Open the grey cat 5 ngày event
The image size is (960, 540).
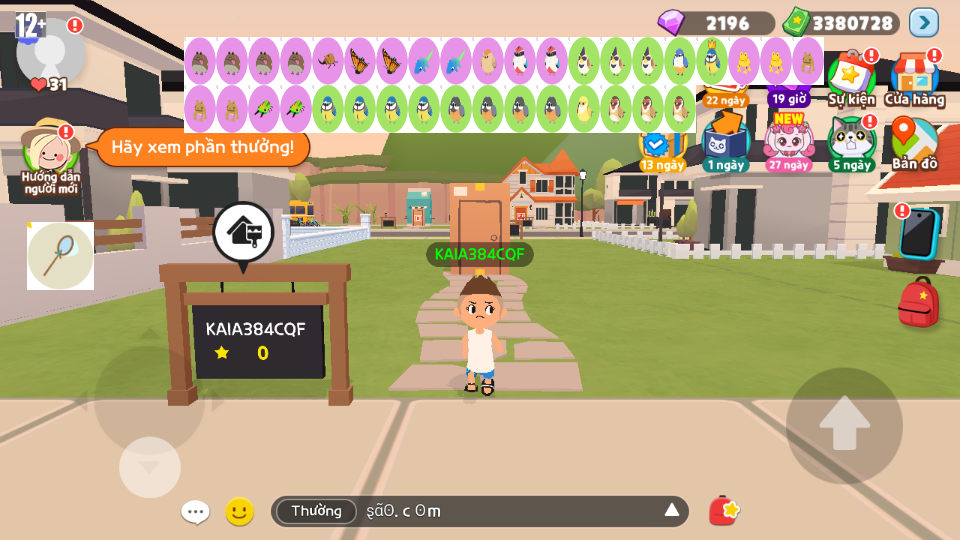(851, 142)
